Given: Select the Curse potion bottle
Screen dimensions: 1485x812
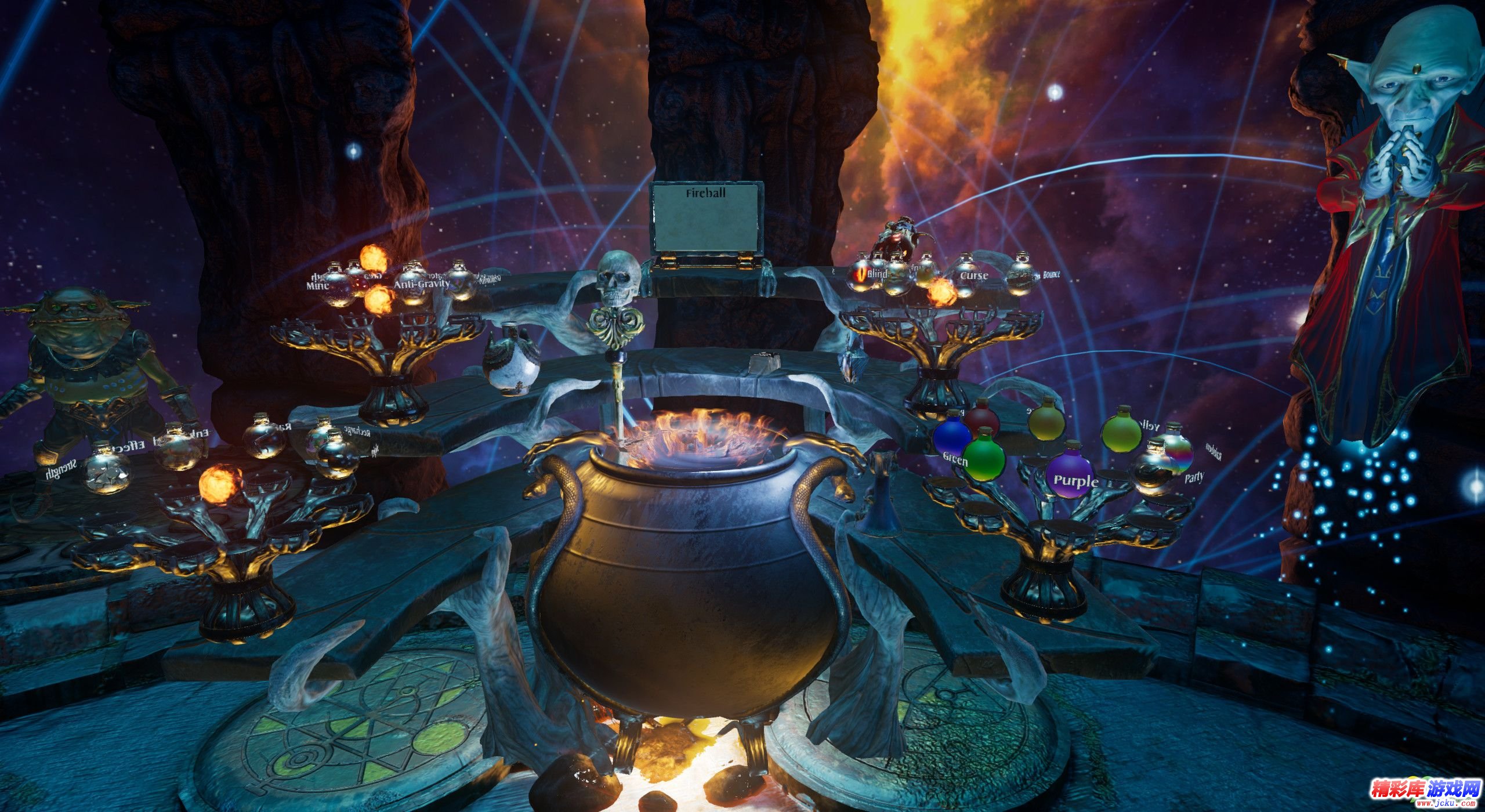Looking at the screenshot, I should [965, 279].
